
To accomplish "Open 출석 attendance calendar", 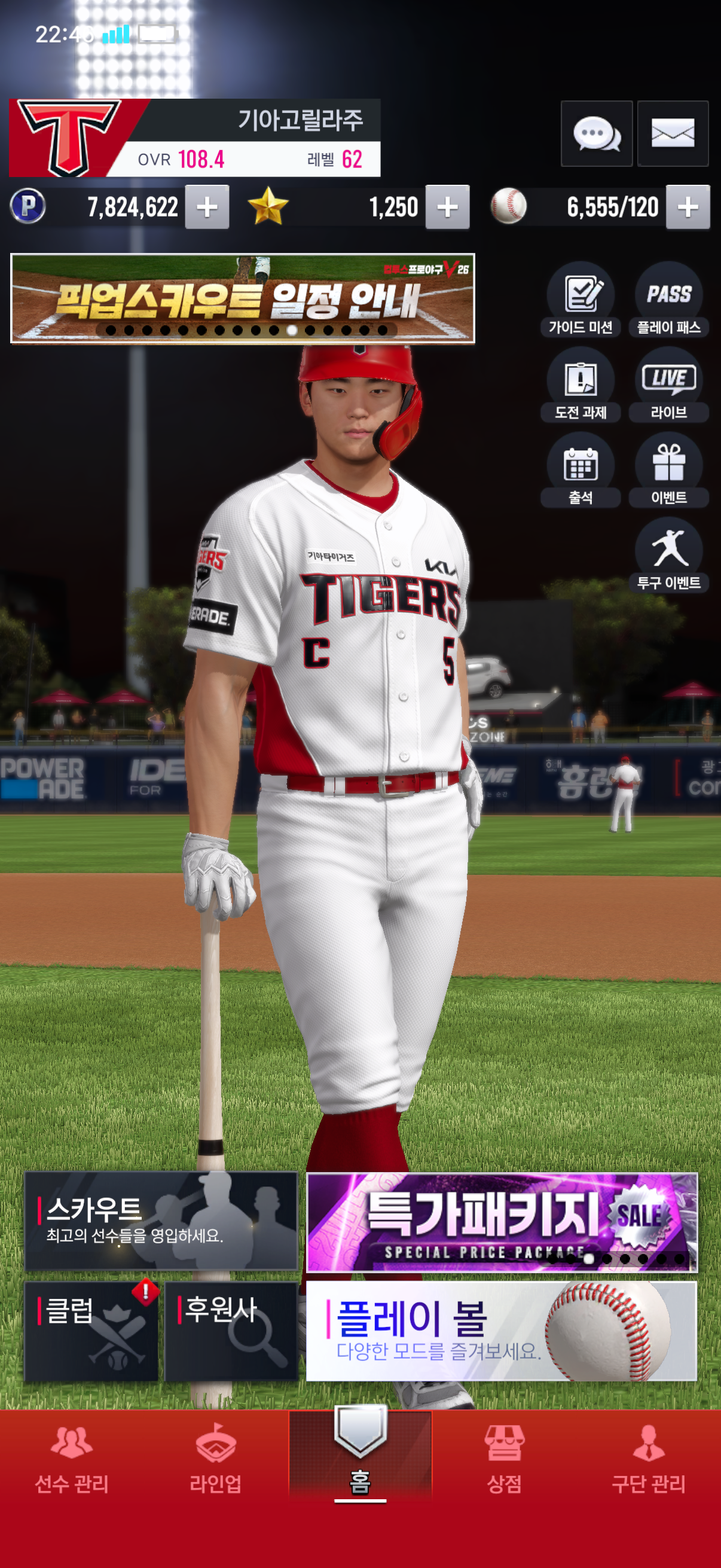I will 581,470.
